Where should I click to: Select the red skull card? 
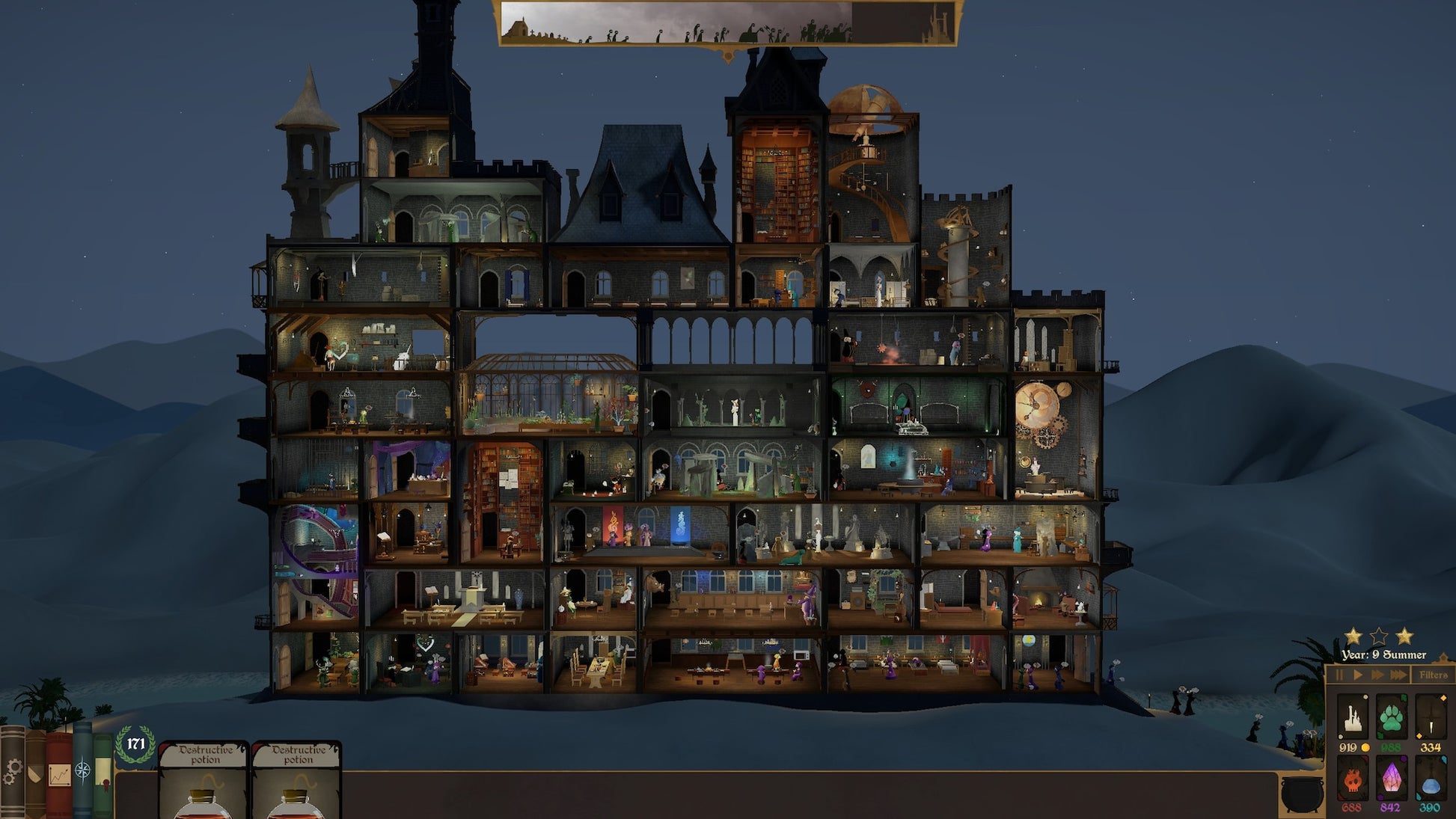coord(1352,779)
